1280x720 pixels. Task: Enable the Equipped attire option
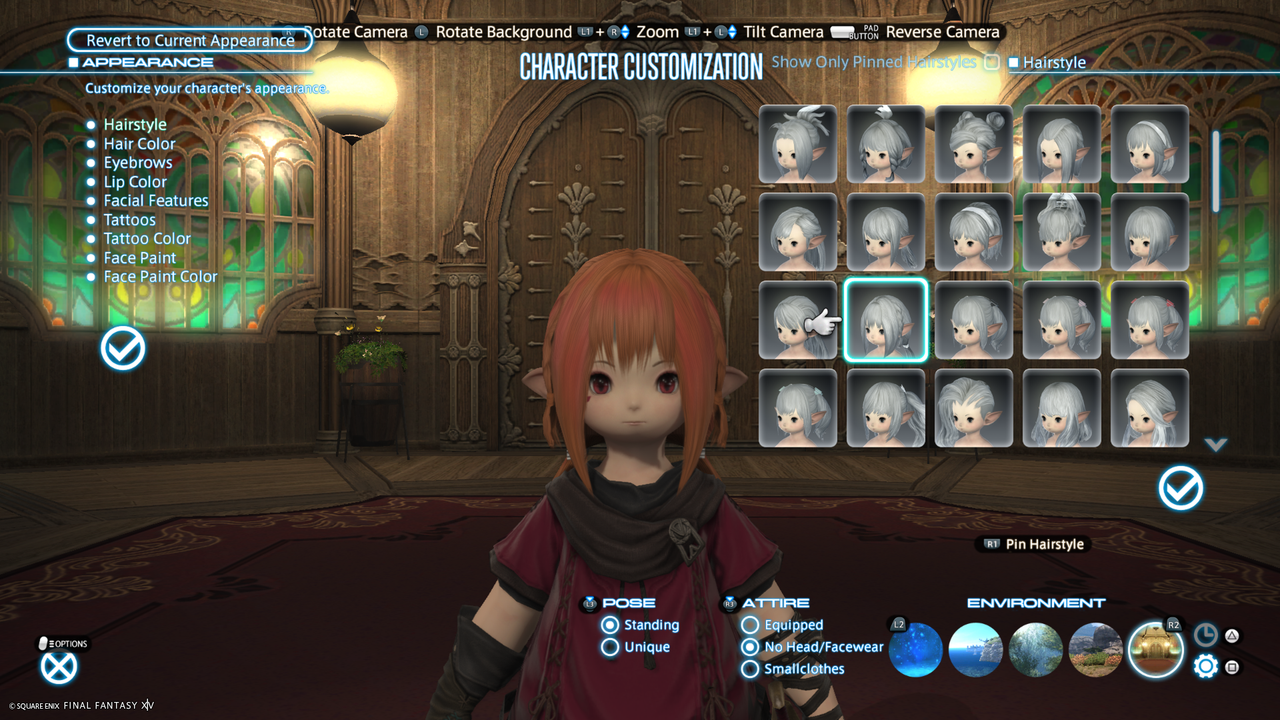[x=749, y=624]
